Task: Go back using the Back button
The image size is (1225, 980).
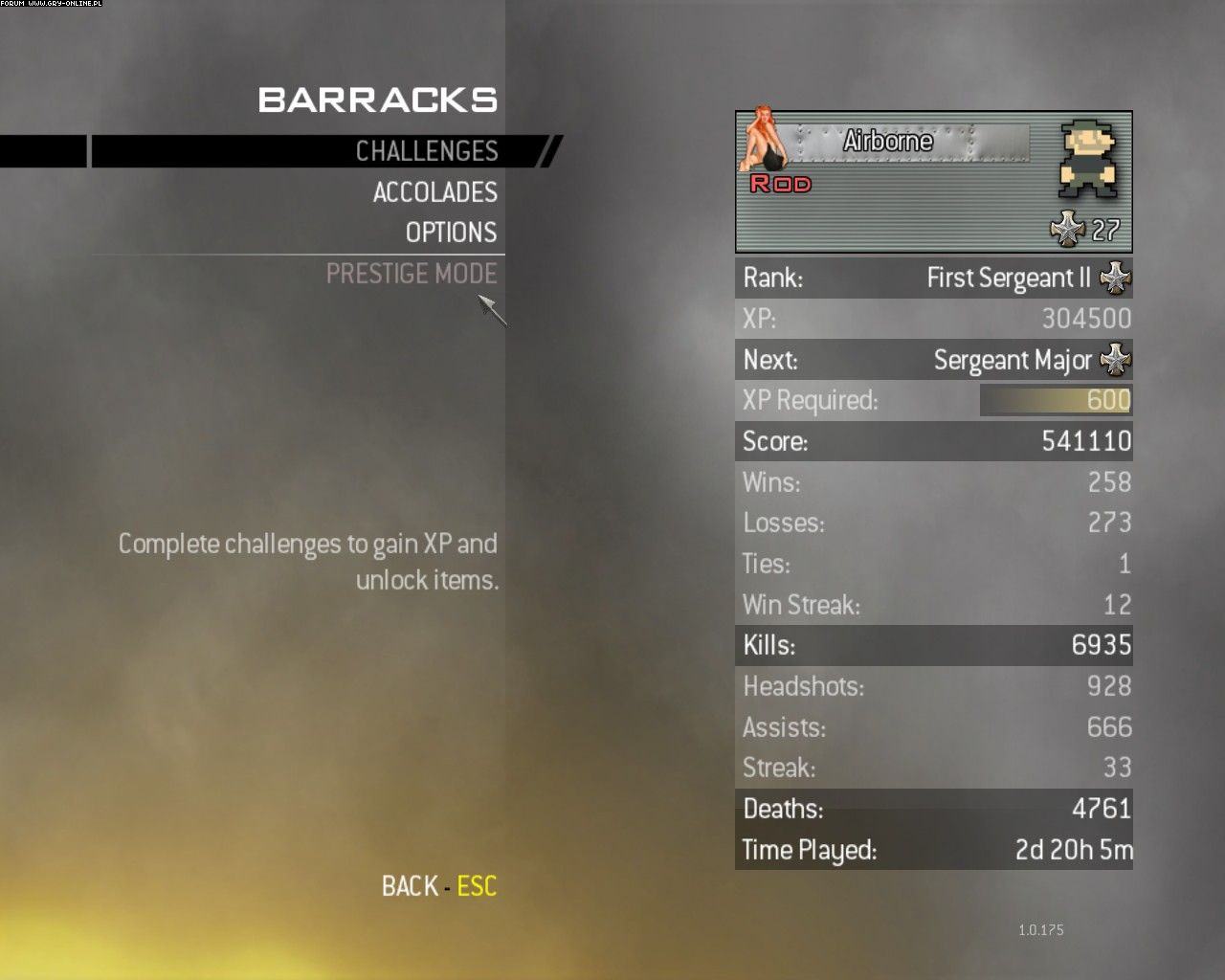Action: point(438,886)
